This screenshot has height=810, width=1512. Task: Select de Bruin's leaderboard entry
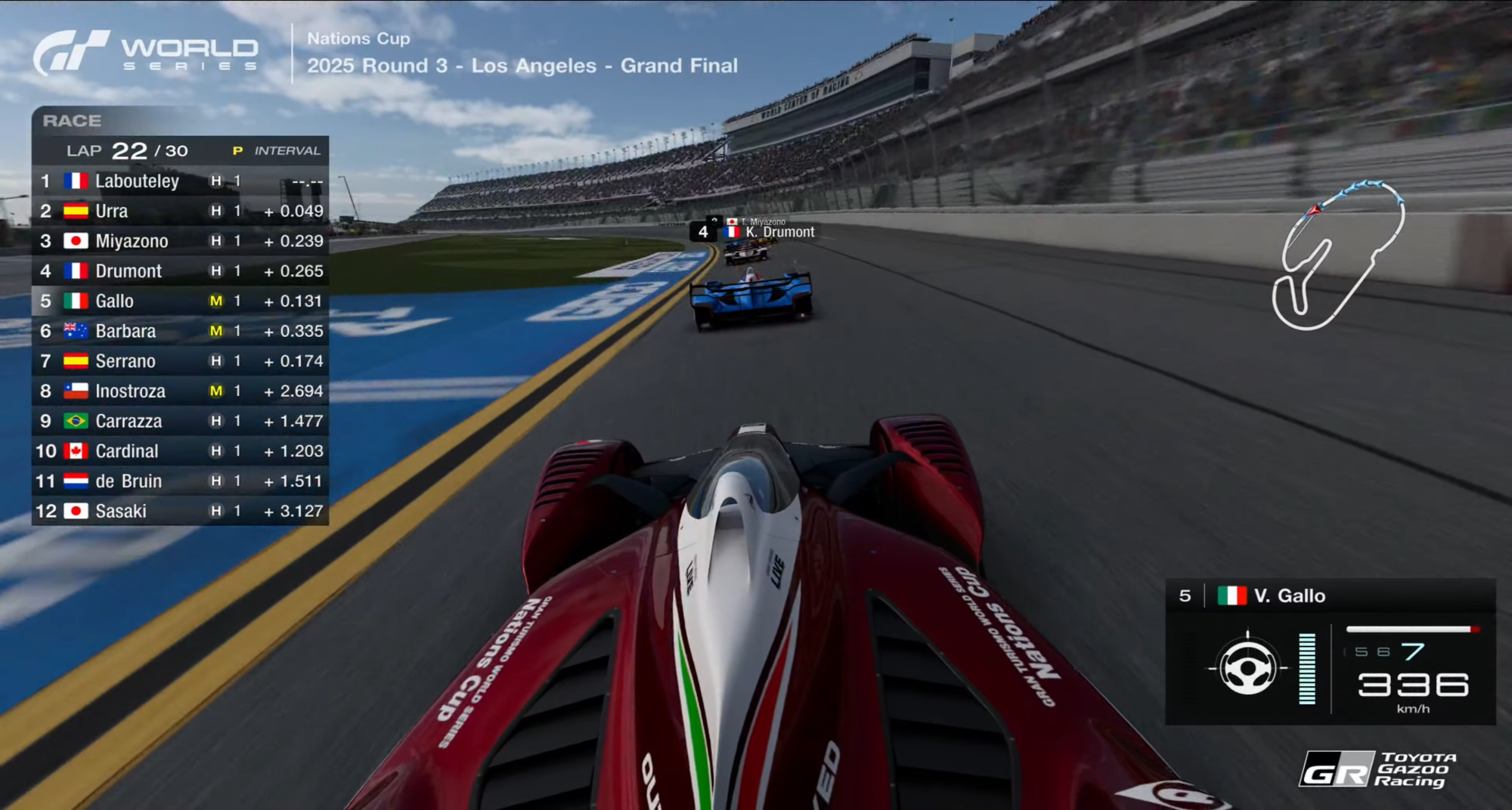click(x=180, y=481)
